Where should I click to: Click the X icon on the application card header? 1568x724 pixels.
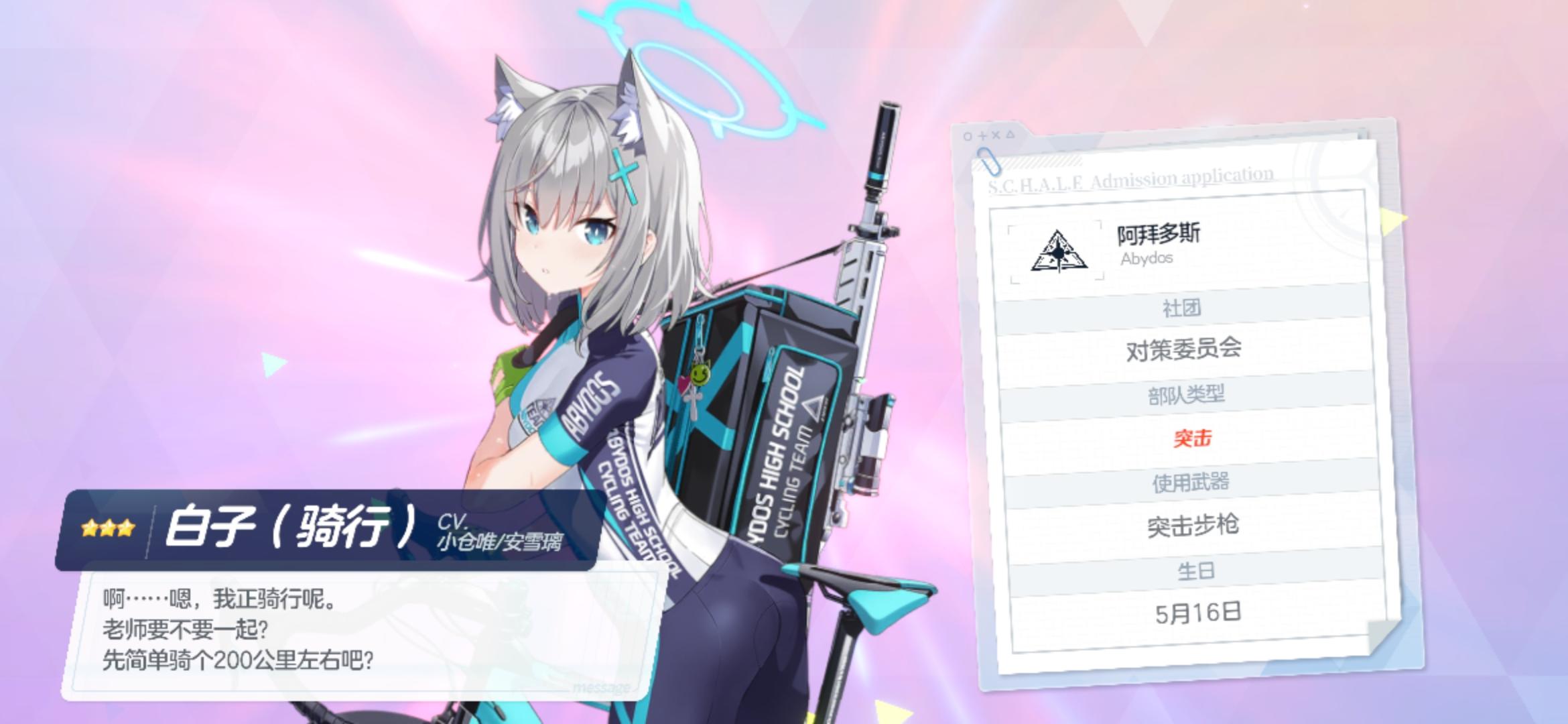(996, 135)
